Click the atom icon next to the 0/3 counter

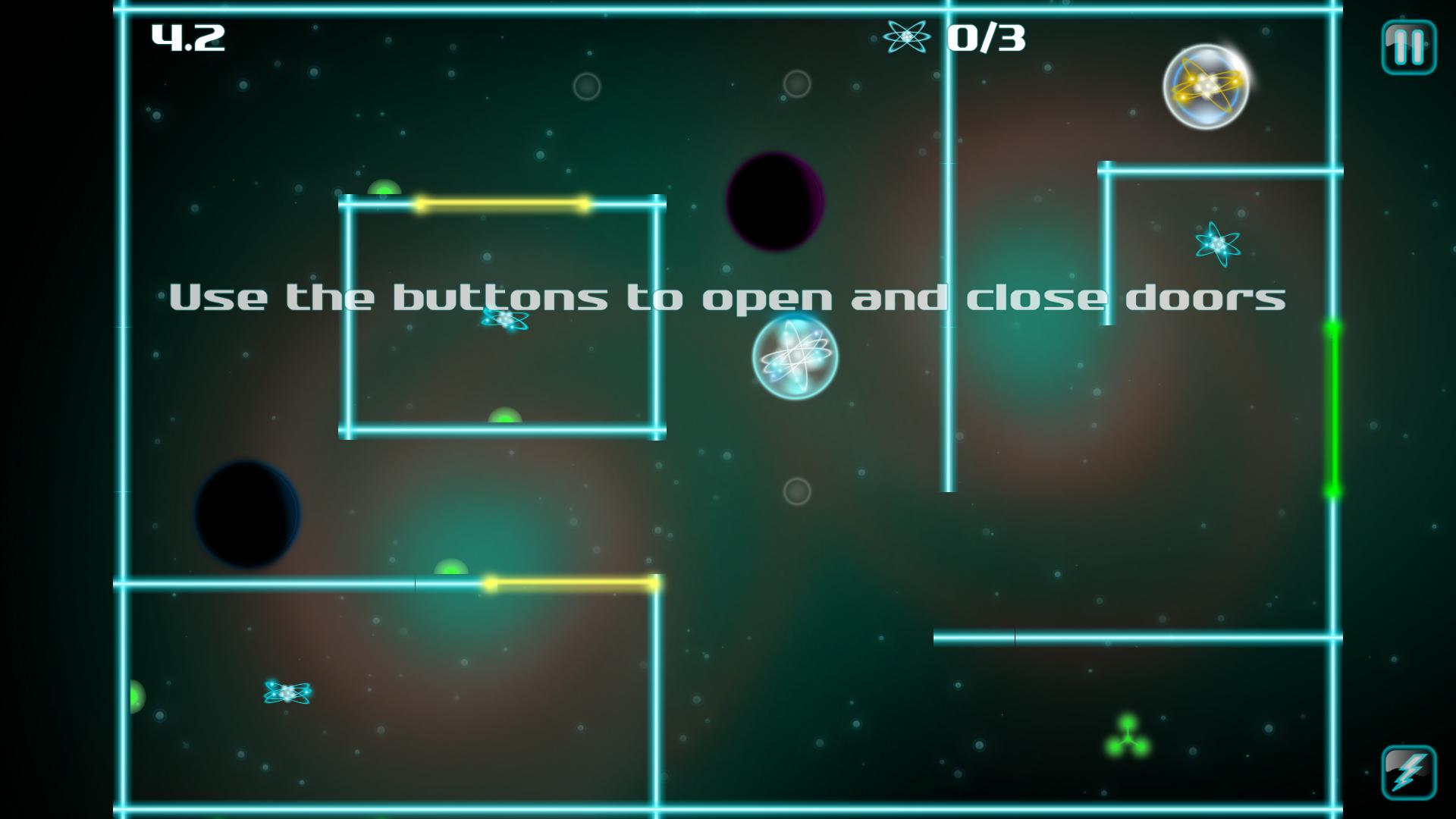907,38
